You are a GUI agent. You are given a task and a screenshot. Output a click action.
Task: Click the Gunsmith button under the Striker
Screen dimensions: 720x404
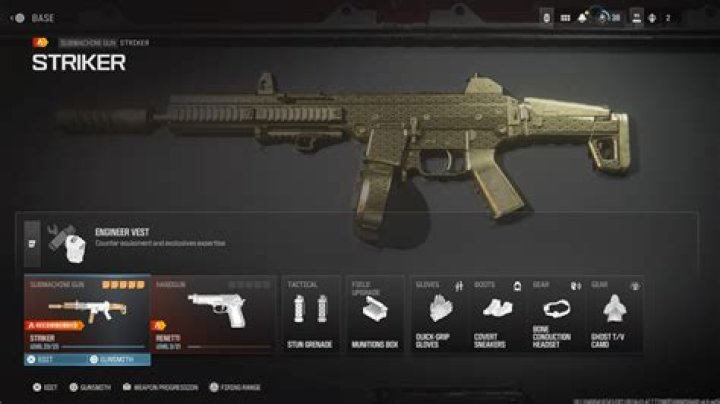coord(119,359)
